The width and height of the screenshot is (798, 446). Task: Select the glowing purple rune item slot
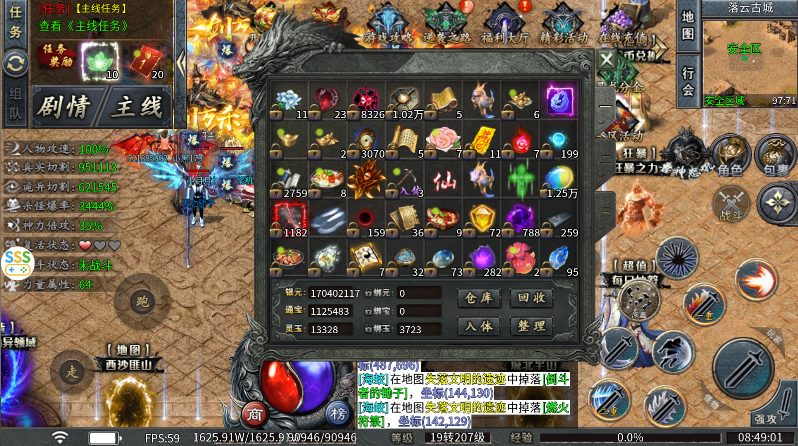pyautogui.click(x=558, y=99)
